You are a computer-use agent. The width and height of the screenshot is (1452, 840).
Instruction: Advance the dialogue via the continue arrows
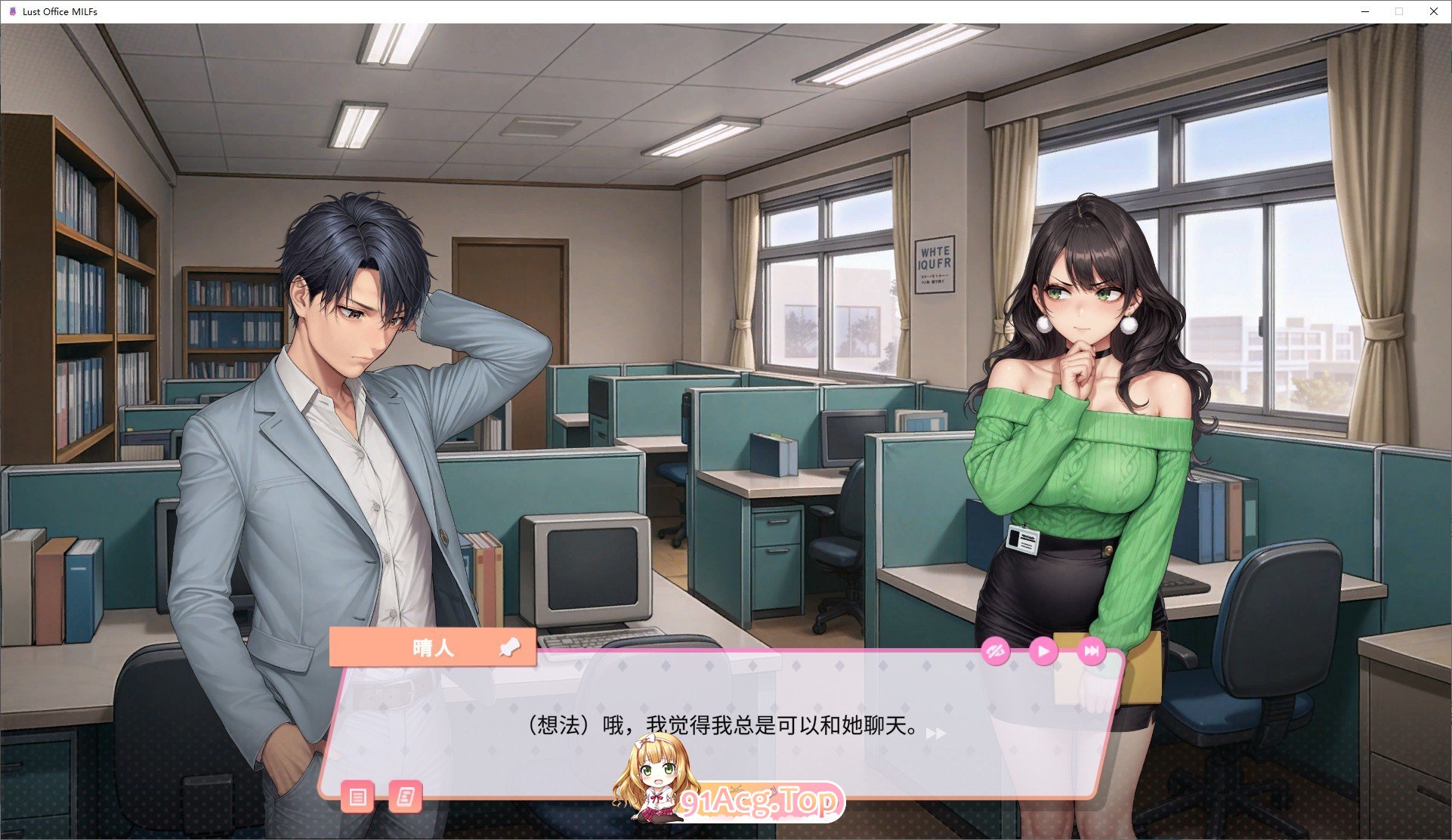936,733
